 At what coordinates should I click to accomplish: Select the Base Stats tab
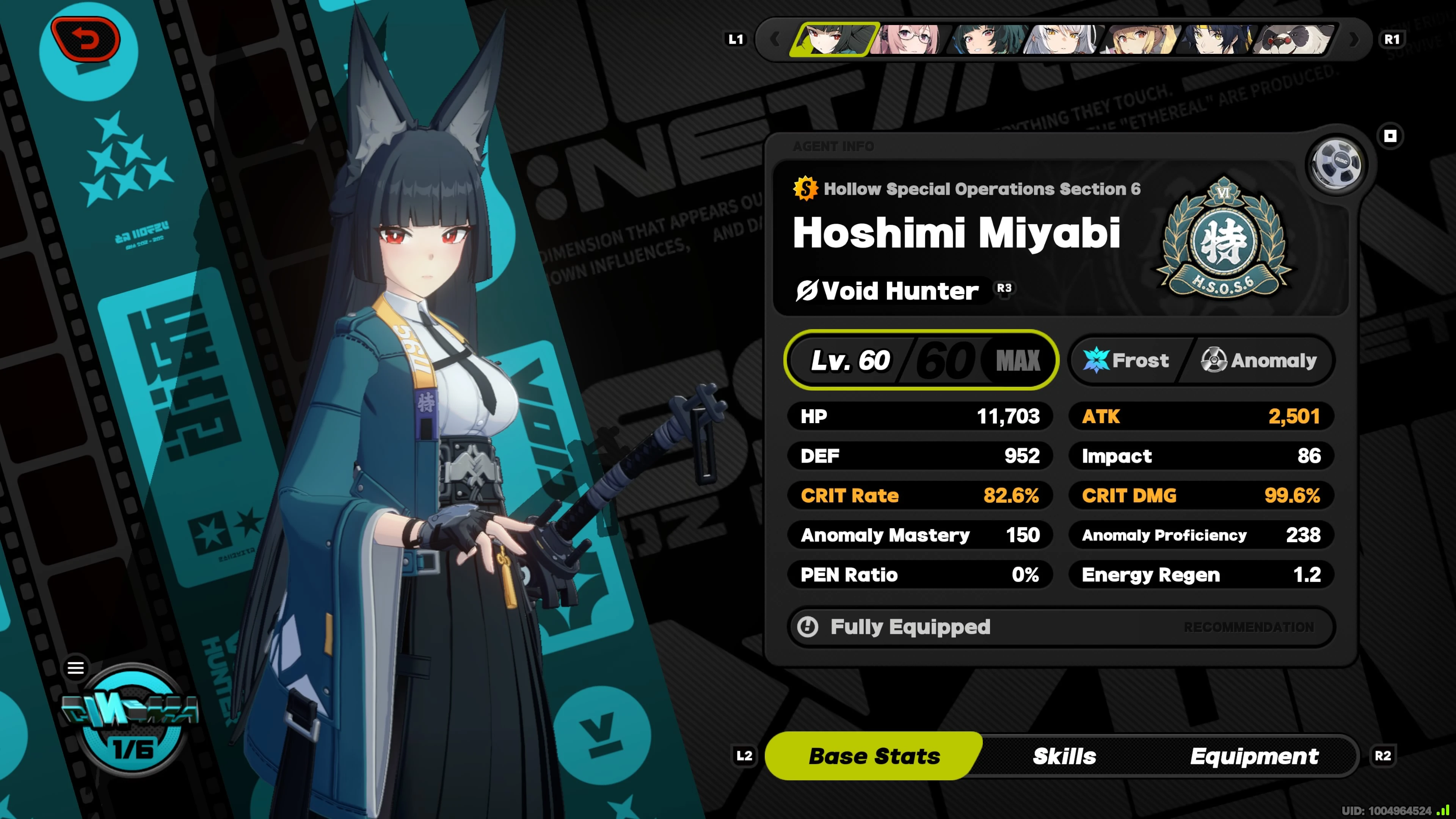tap(874, 756)
